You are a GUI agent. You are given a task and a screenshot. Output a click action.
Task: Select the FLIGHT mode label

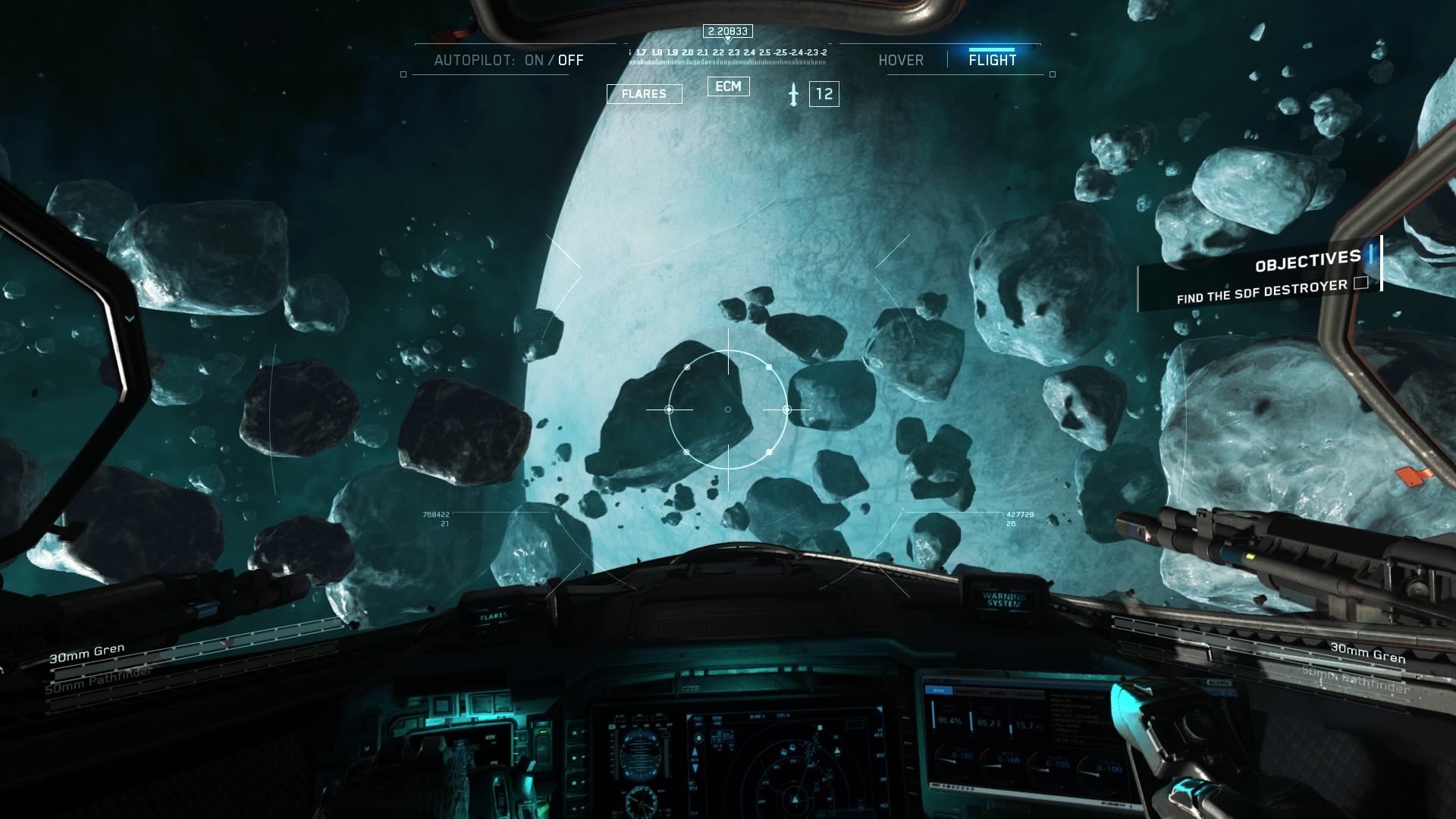point(992,60)
